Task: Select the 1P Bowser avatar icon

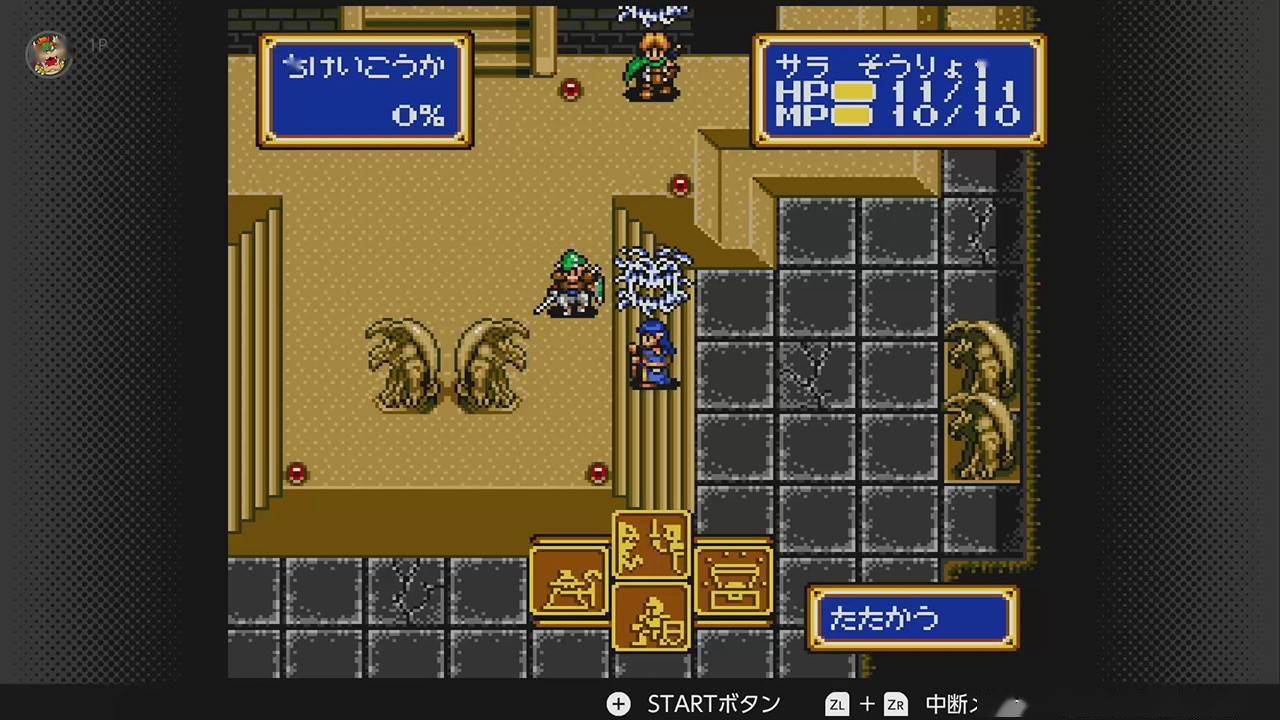Action: point(48,55)
